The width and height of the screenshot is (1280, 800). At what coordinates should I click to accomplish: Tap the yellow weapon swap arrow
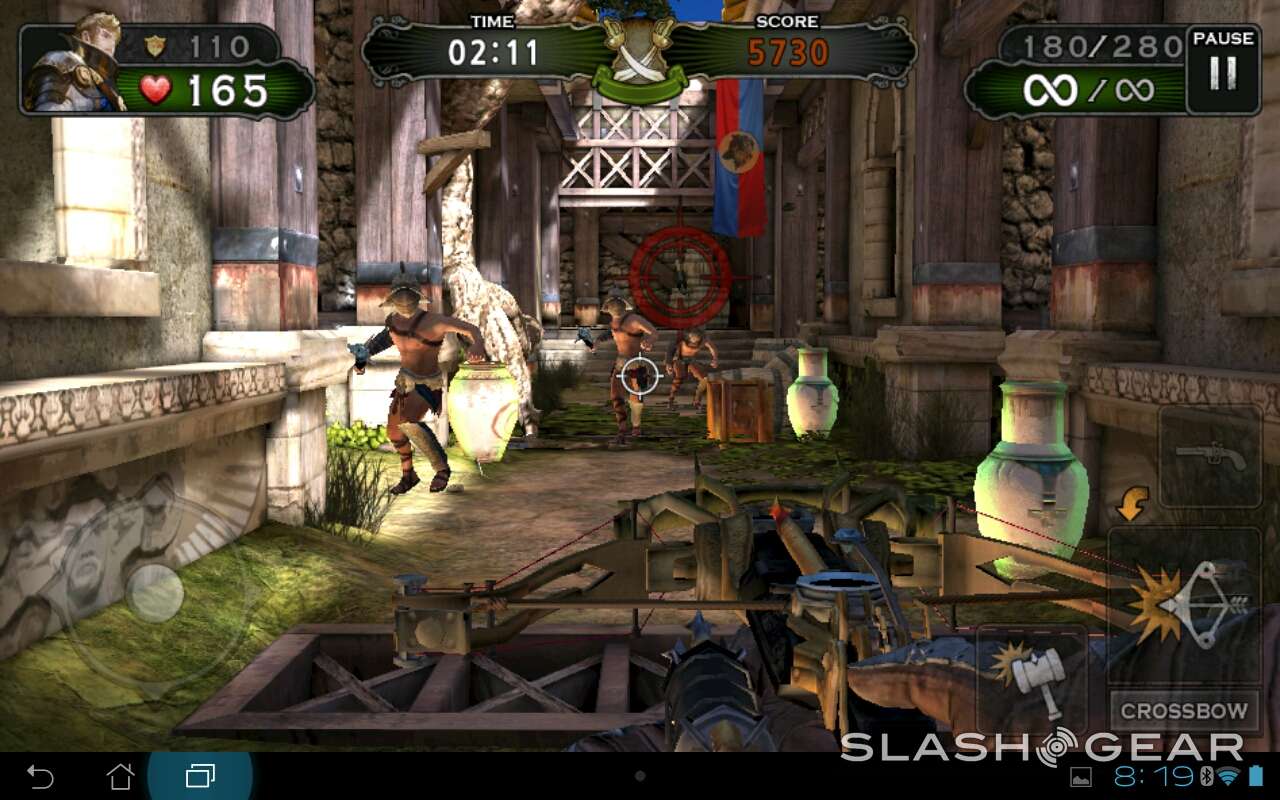coord(1131,504)
